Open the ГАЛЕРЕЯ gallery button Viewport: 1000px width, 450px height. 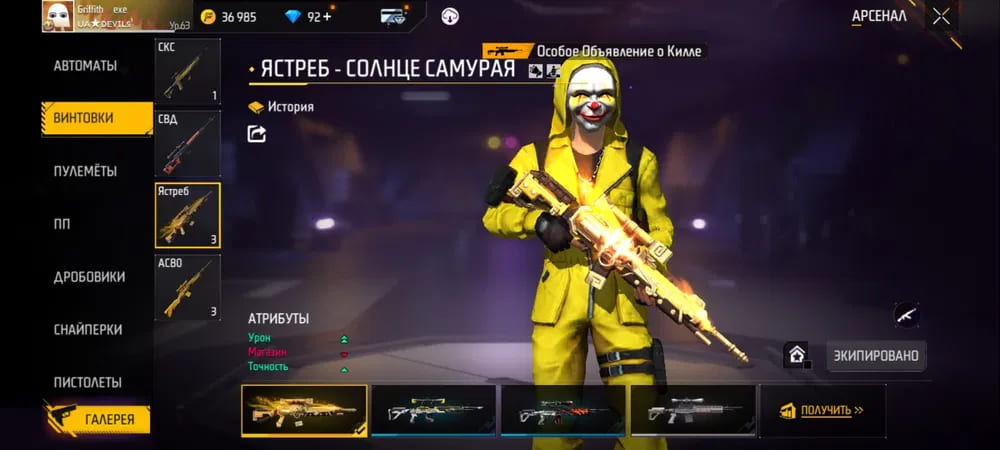point(98,419)
